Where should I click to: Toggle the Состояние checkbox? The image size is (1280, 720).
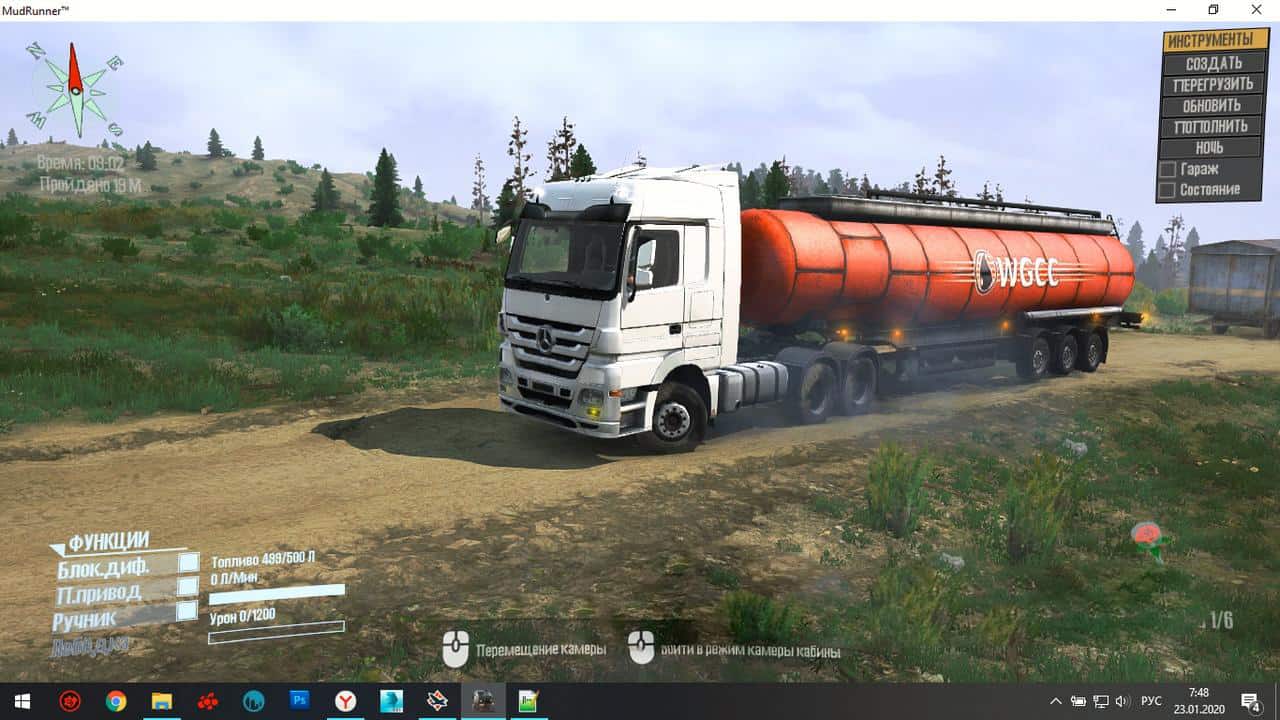(x=1166, y=189)
